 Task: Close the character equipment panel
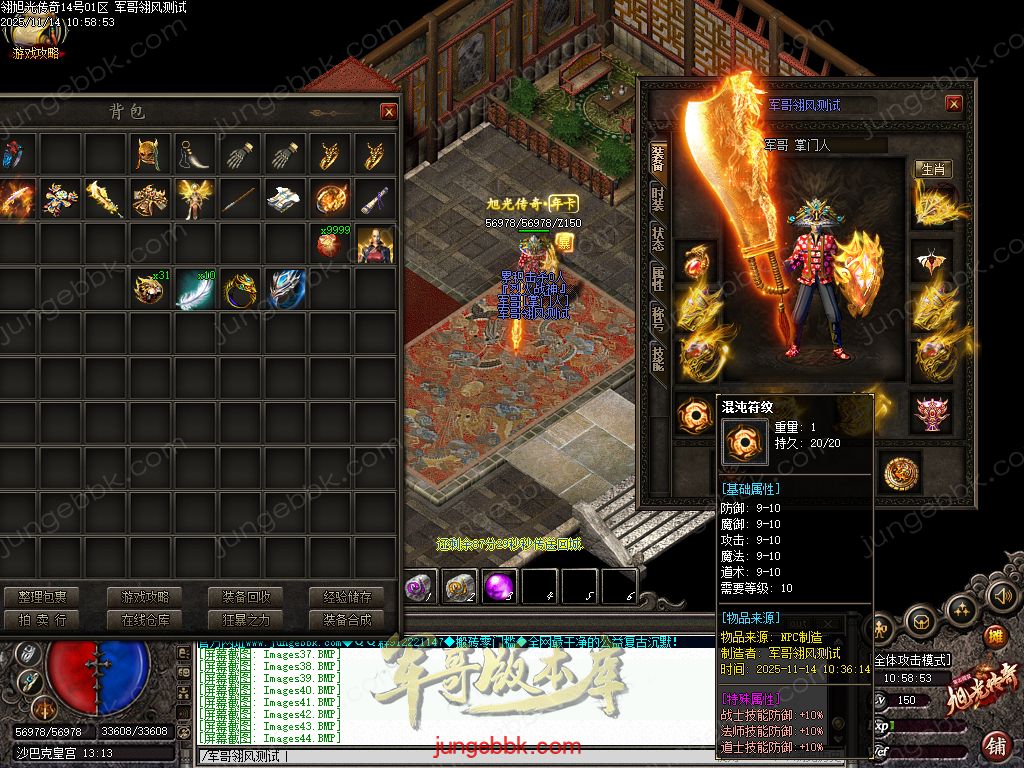[954, 104]
